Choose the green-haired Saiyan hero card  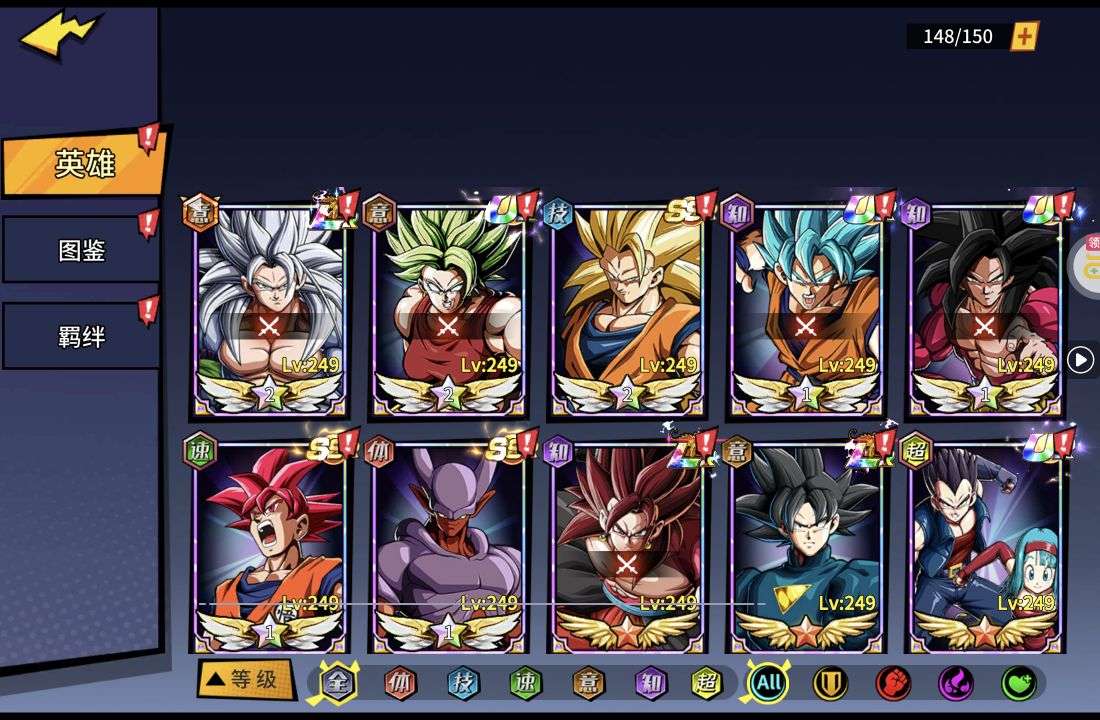tap(447, 307)
